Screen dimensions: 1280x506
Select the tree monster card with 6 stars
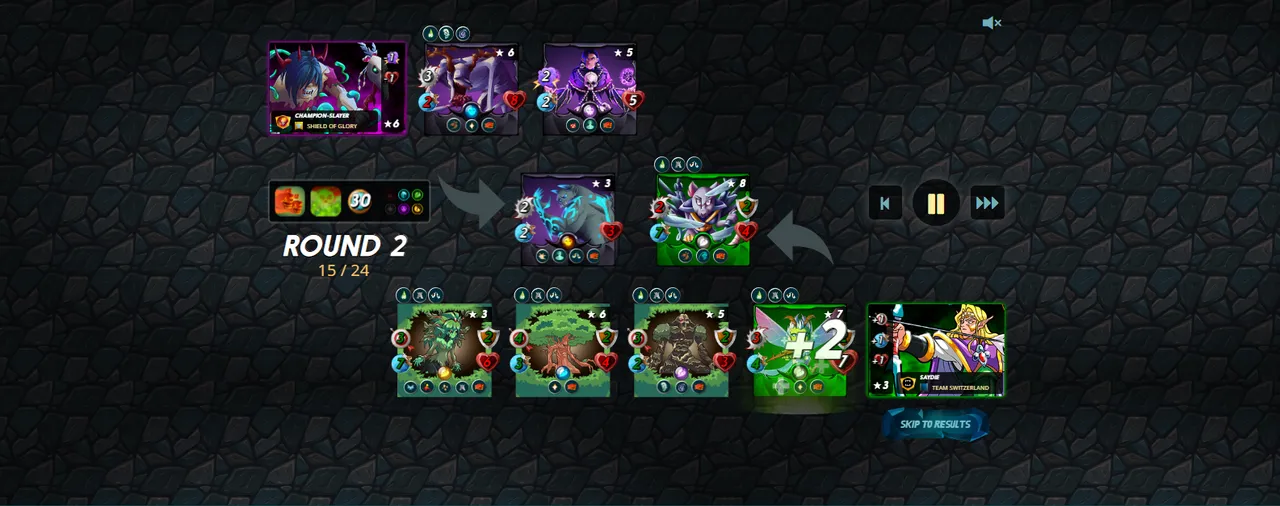coord(563,350)
